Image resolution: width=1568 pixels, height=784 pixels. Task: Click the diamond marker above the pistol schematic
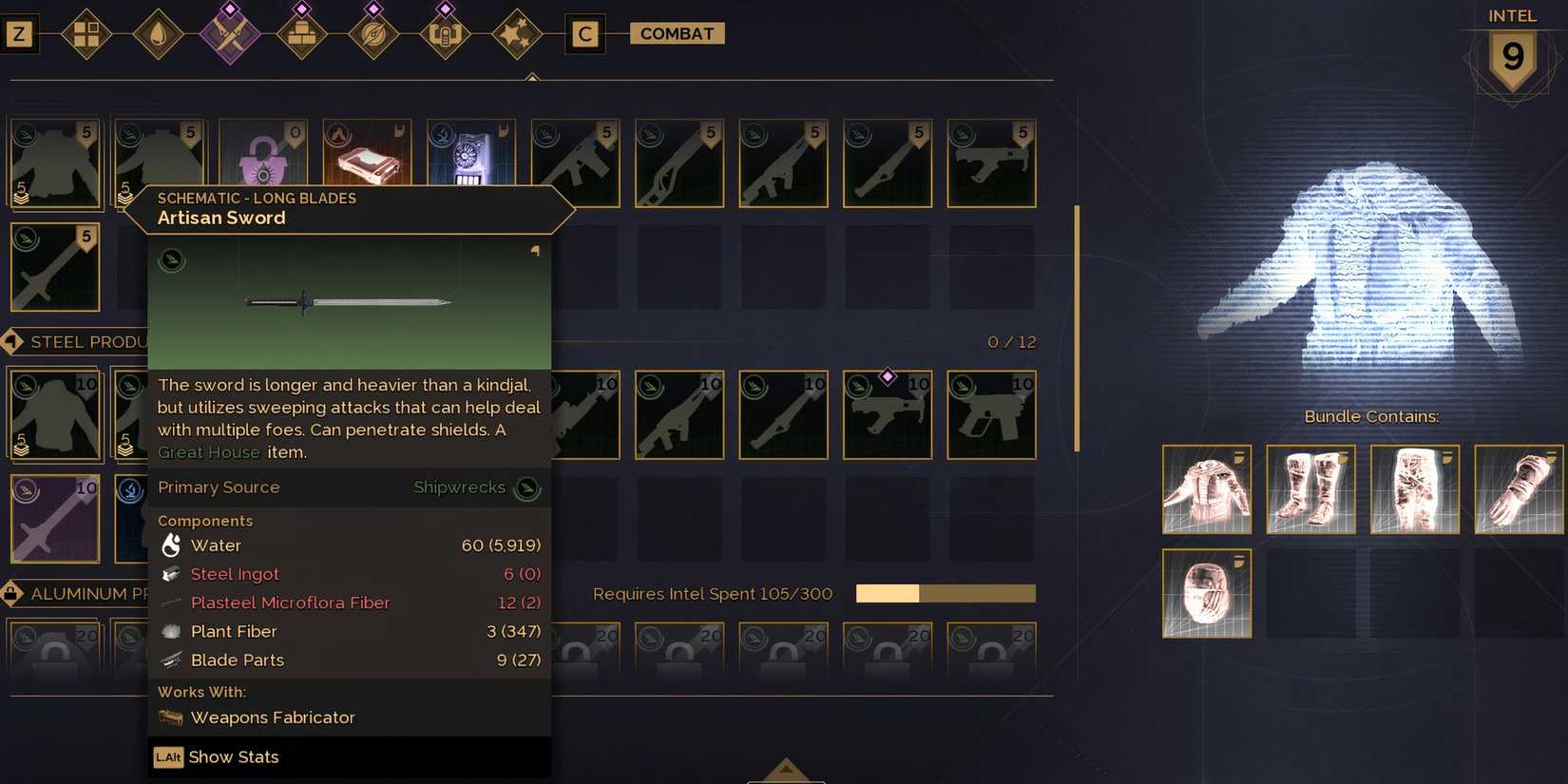(887, 375)
